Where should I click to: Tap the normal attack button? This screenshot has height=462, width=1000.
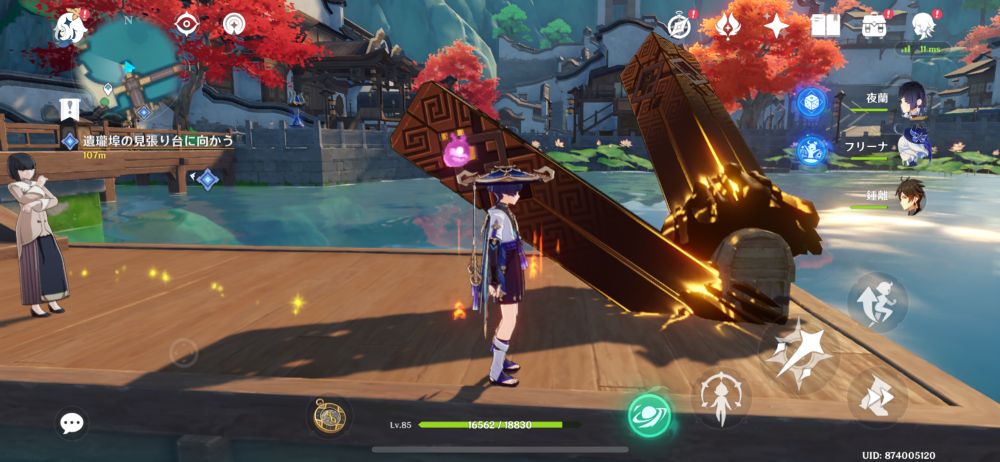tap(797, 354)
